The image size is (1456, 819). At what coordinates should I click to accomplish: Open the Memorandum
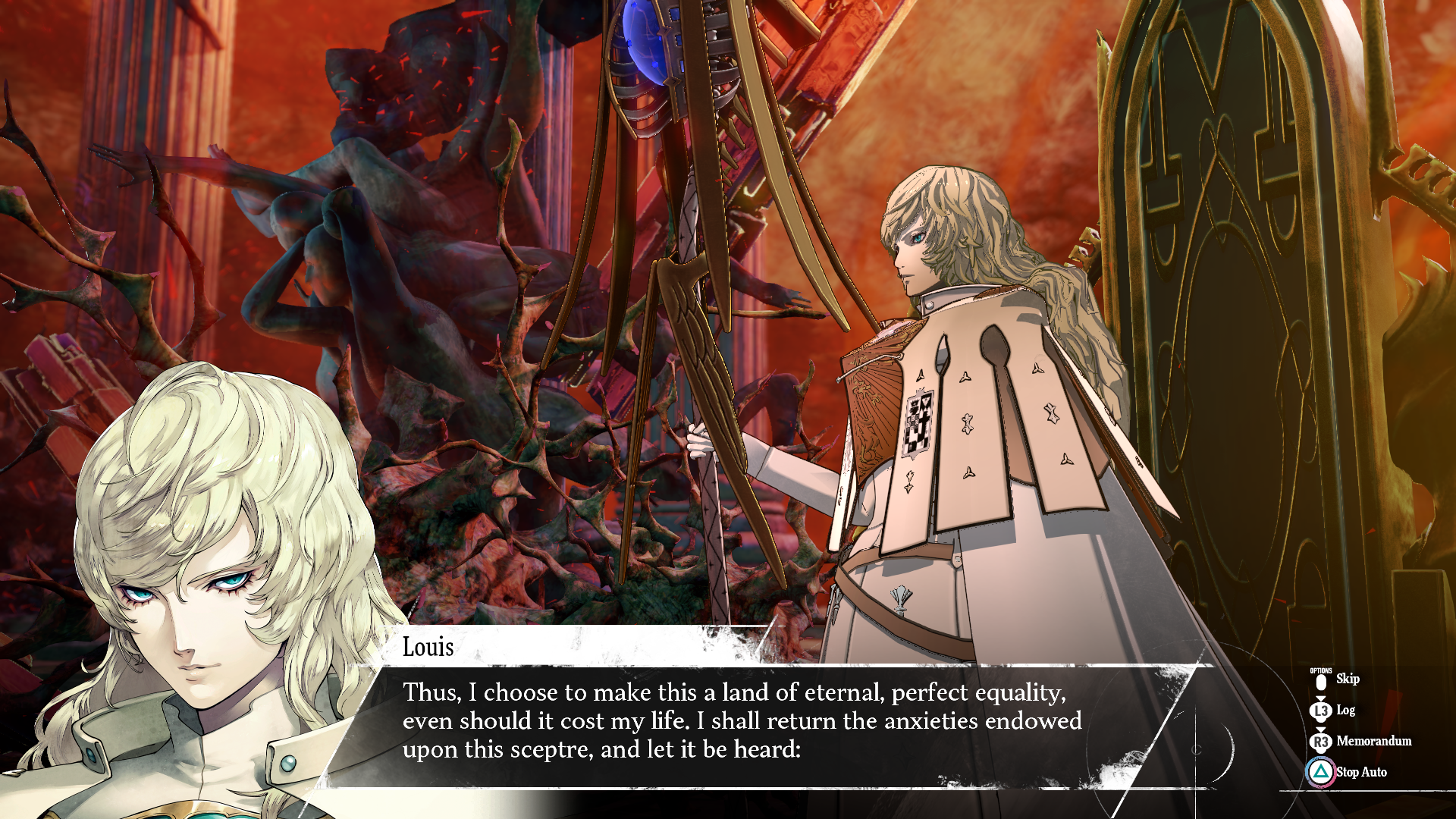coord(1373,741)
